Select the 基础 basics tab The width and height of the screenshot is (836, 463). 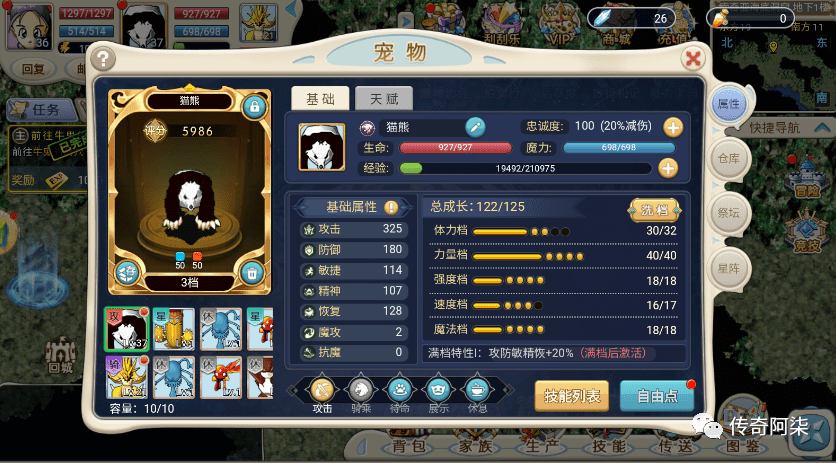(x=320, y=98)
